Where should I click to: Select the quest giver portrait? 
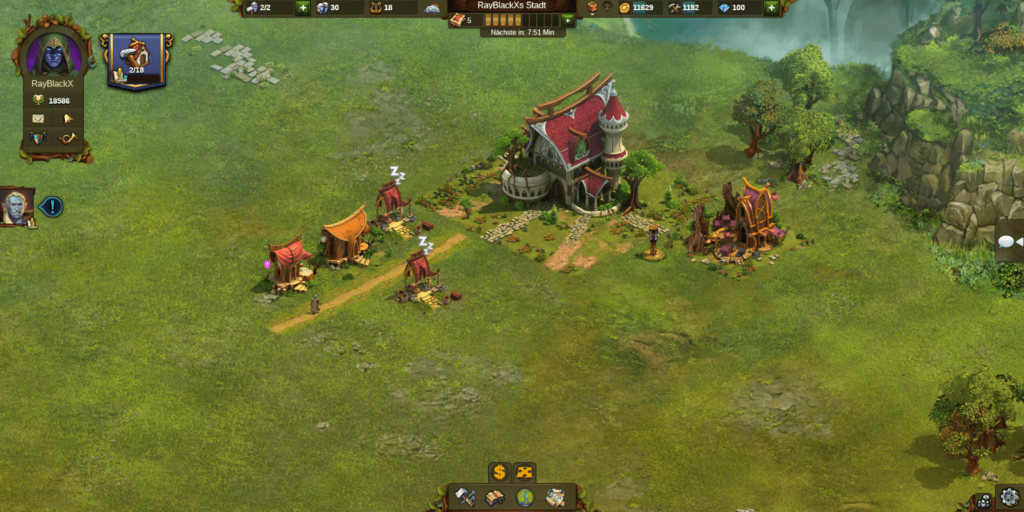[17, 207]
